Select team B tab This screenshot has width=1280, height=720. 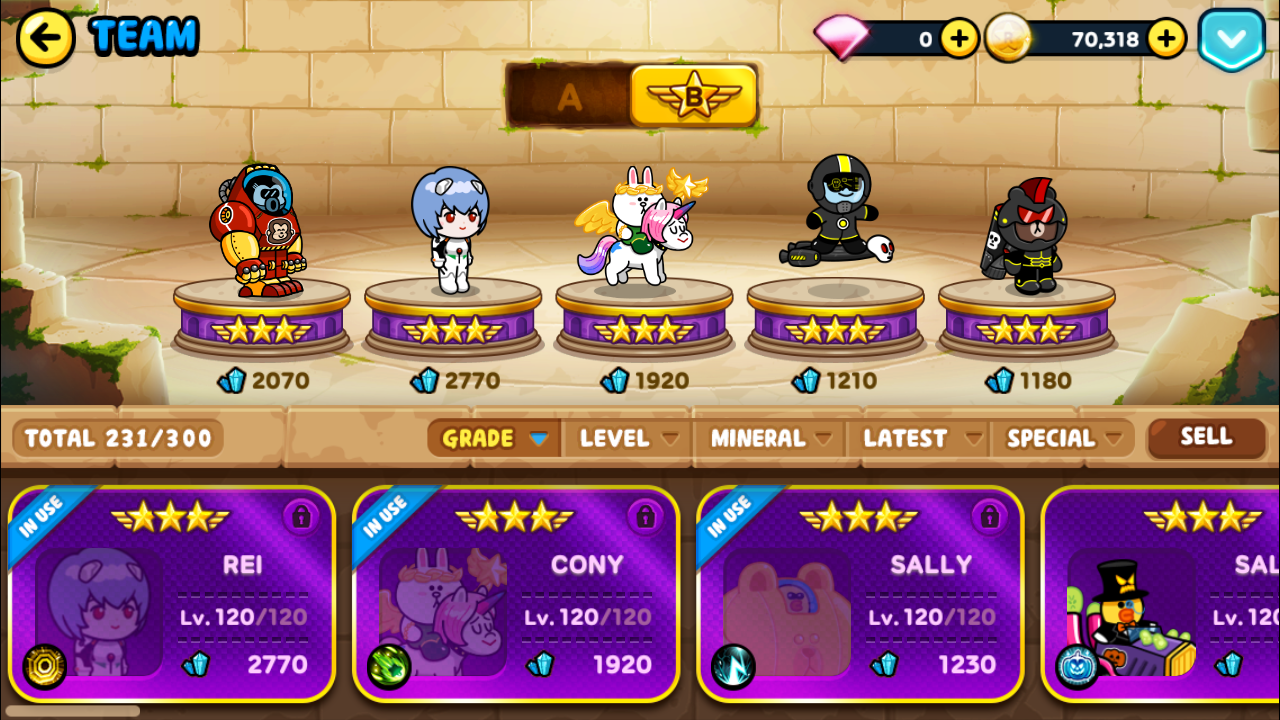coord(693,97)
